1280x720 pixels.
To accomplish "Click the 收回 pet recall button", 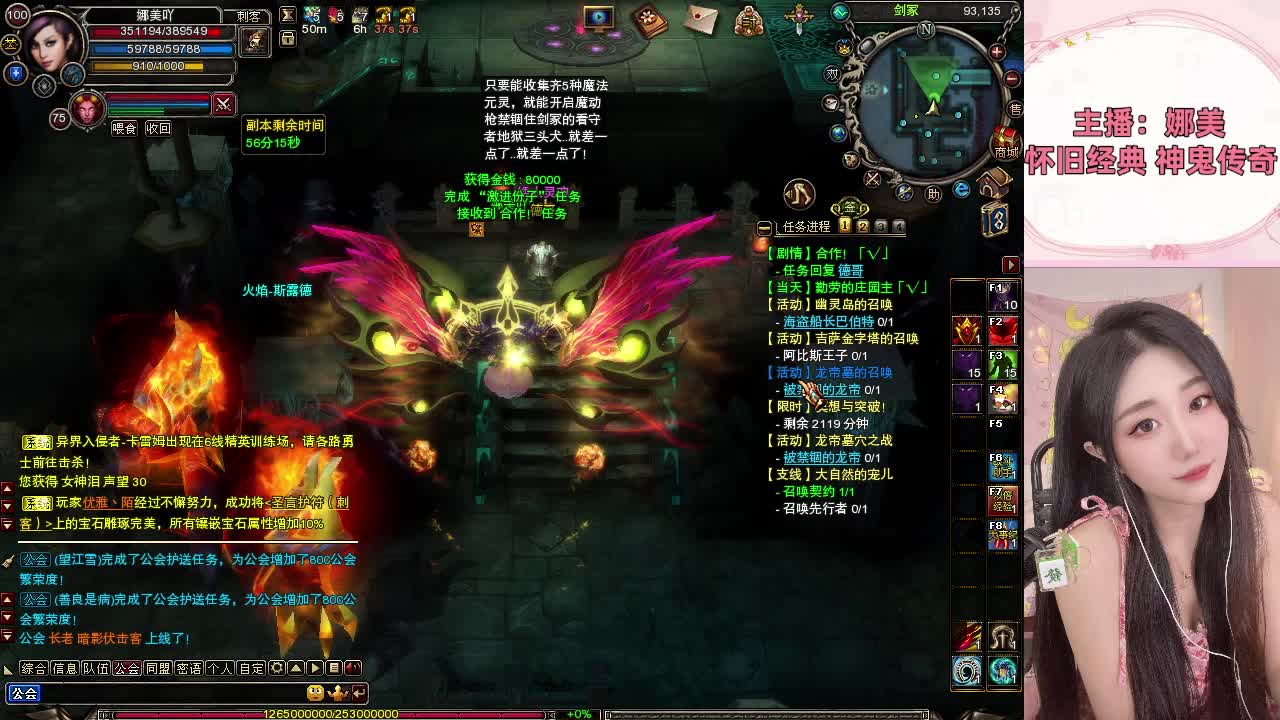I will click(x=158, y=129).
